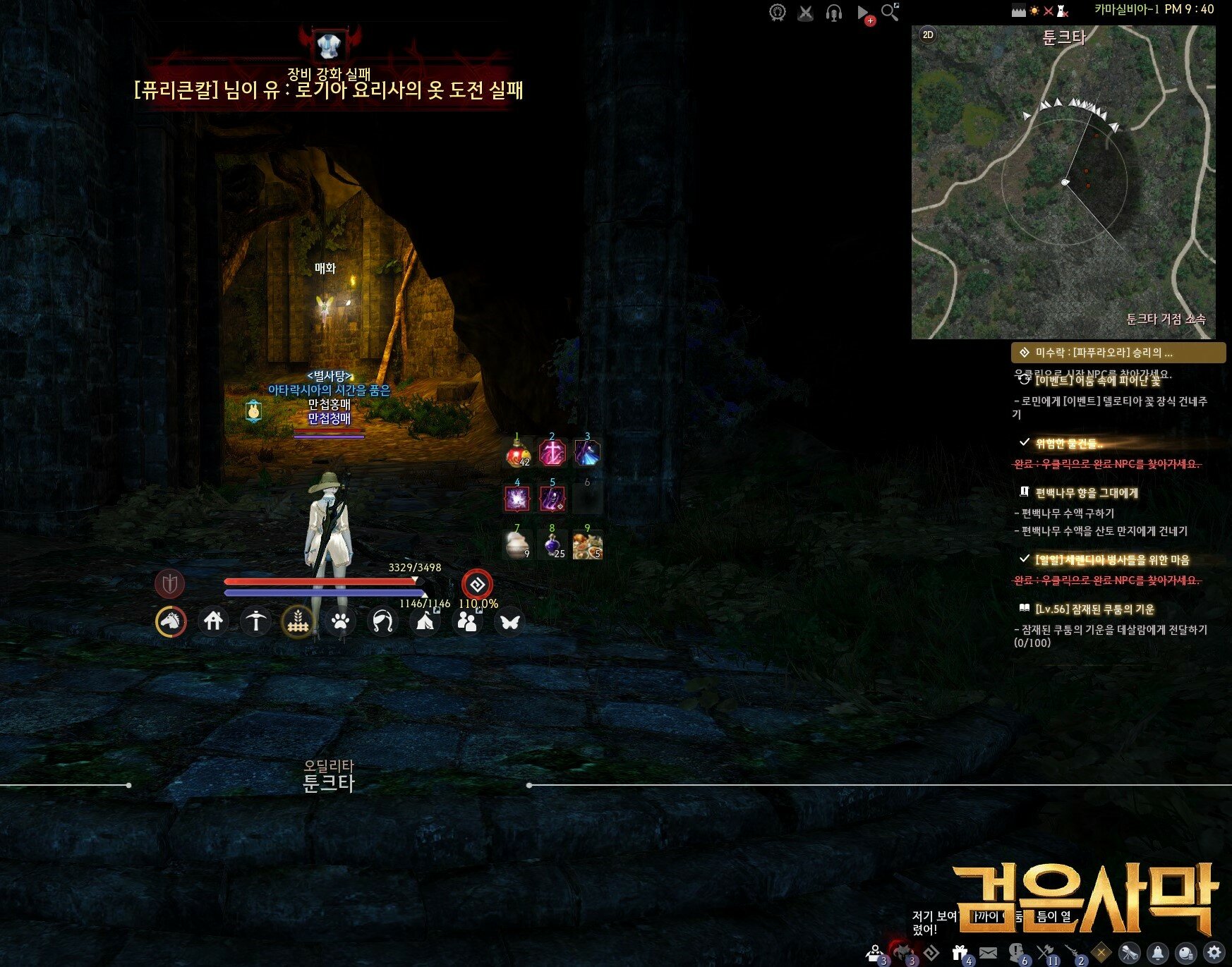
Task: Use the purple potion in quickslot 8
Action: [x=552, y=545]
